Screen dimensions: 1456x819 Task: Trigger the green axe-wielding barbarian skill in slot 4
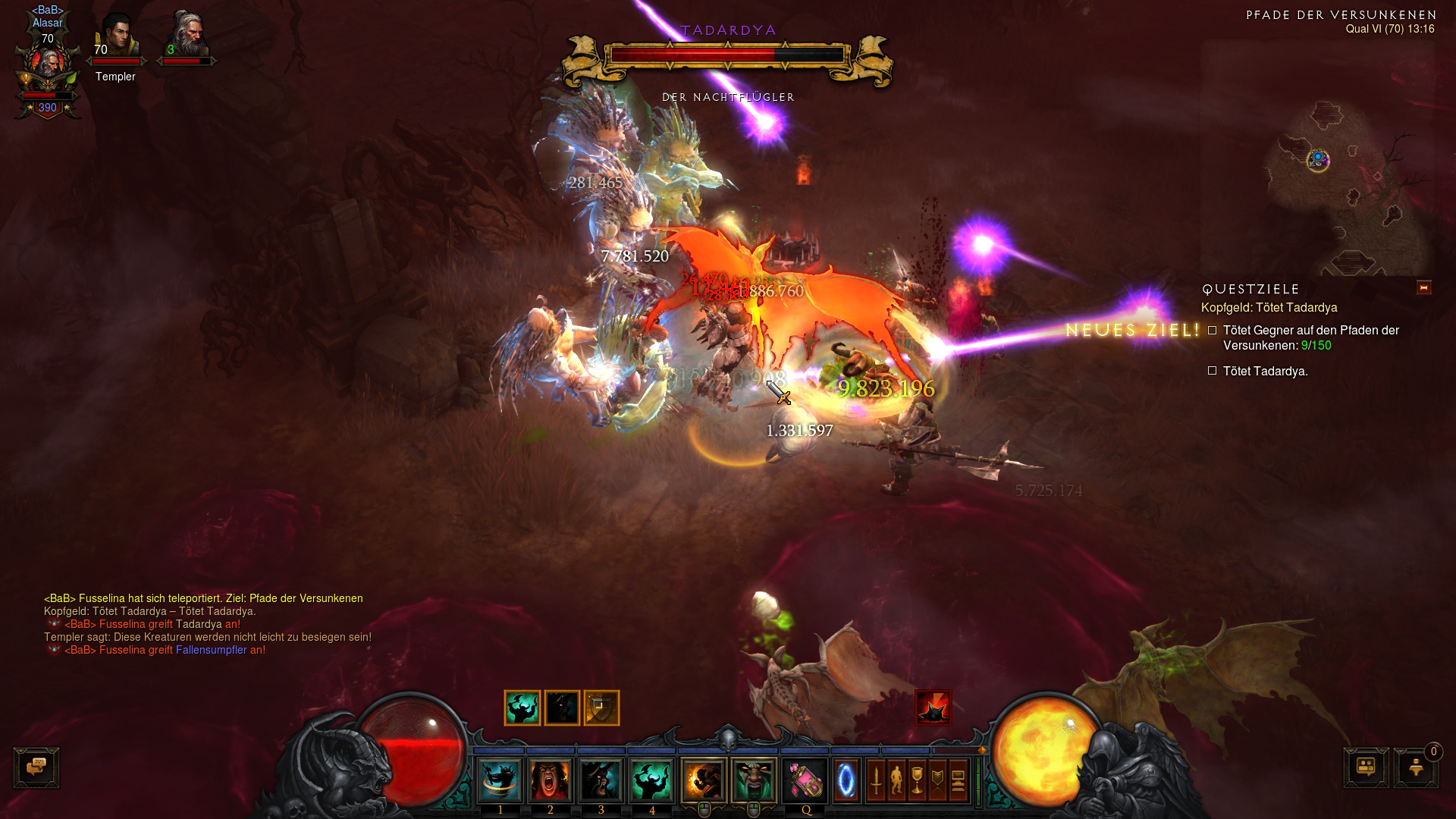(x=652, y=780)
